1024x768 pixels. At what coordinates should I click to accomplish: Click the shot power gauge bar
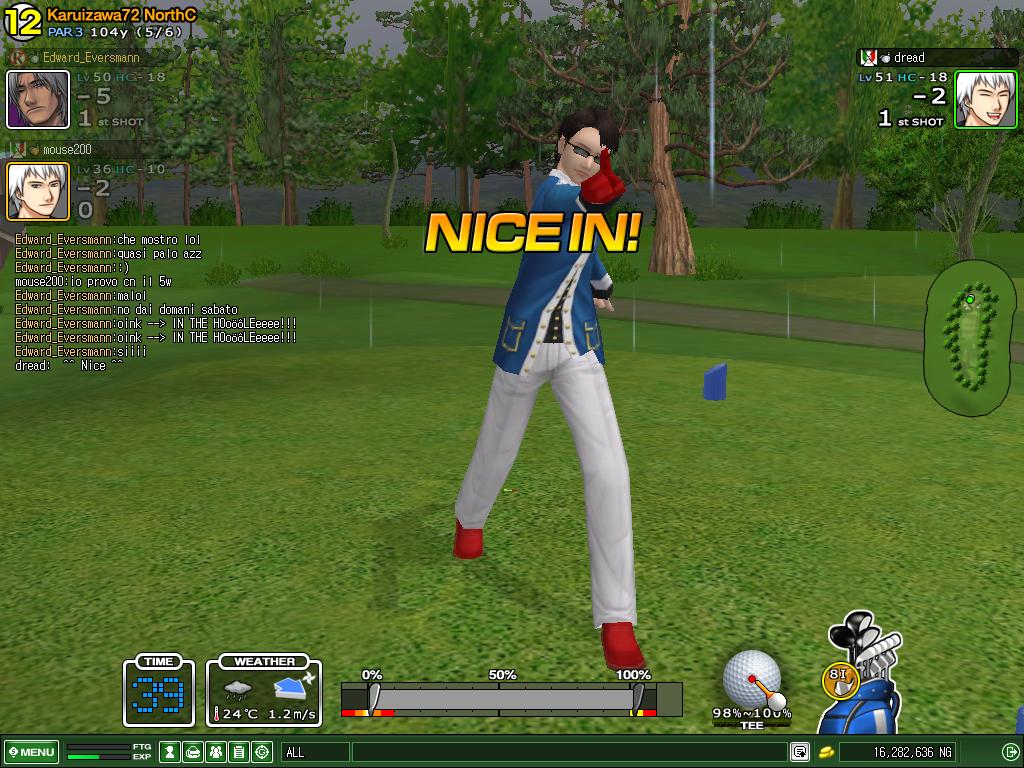coord(510,698)
